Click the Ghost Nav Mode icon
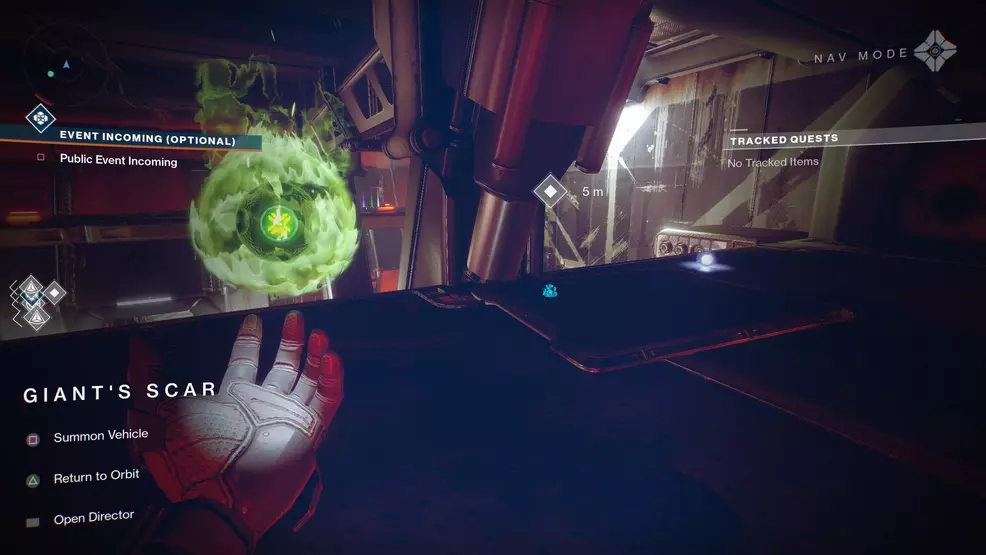The height and width of the screenshot is (555, 986). click(x=935, y=52)
